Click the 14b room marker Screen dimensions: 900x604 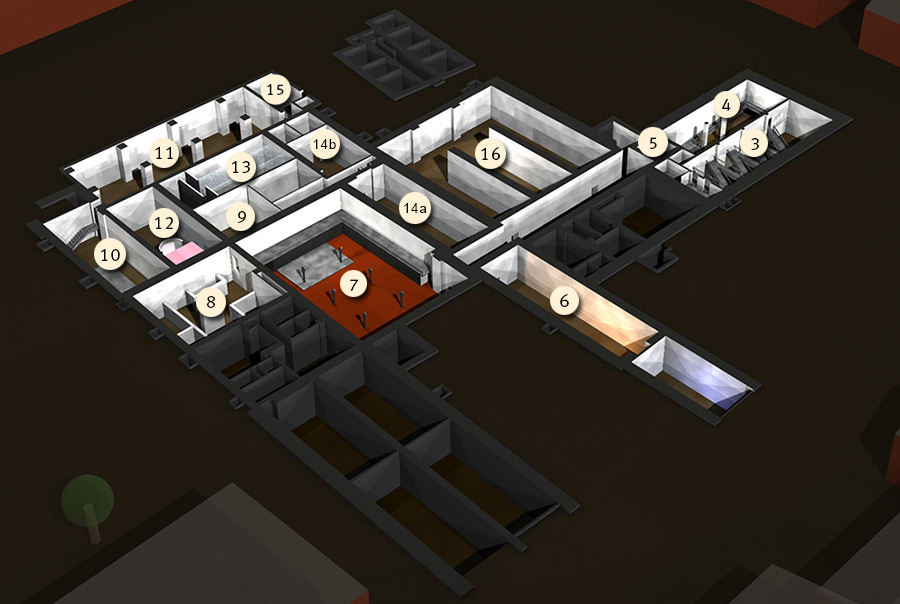[x=325, y=145]
